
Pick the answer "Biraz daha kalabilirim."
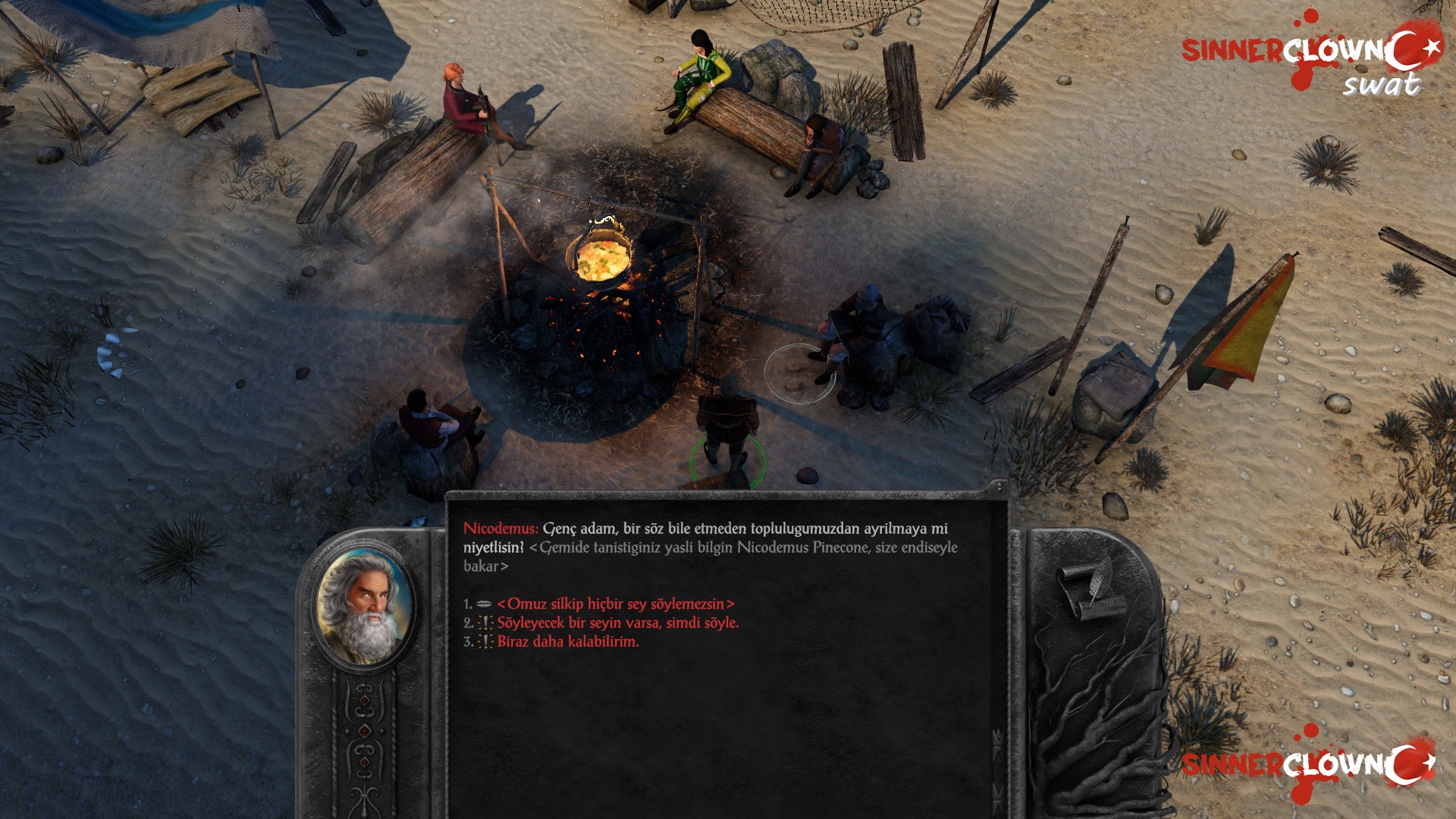click(567, 642)
